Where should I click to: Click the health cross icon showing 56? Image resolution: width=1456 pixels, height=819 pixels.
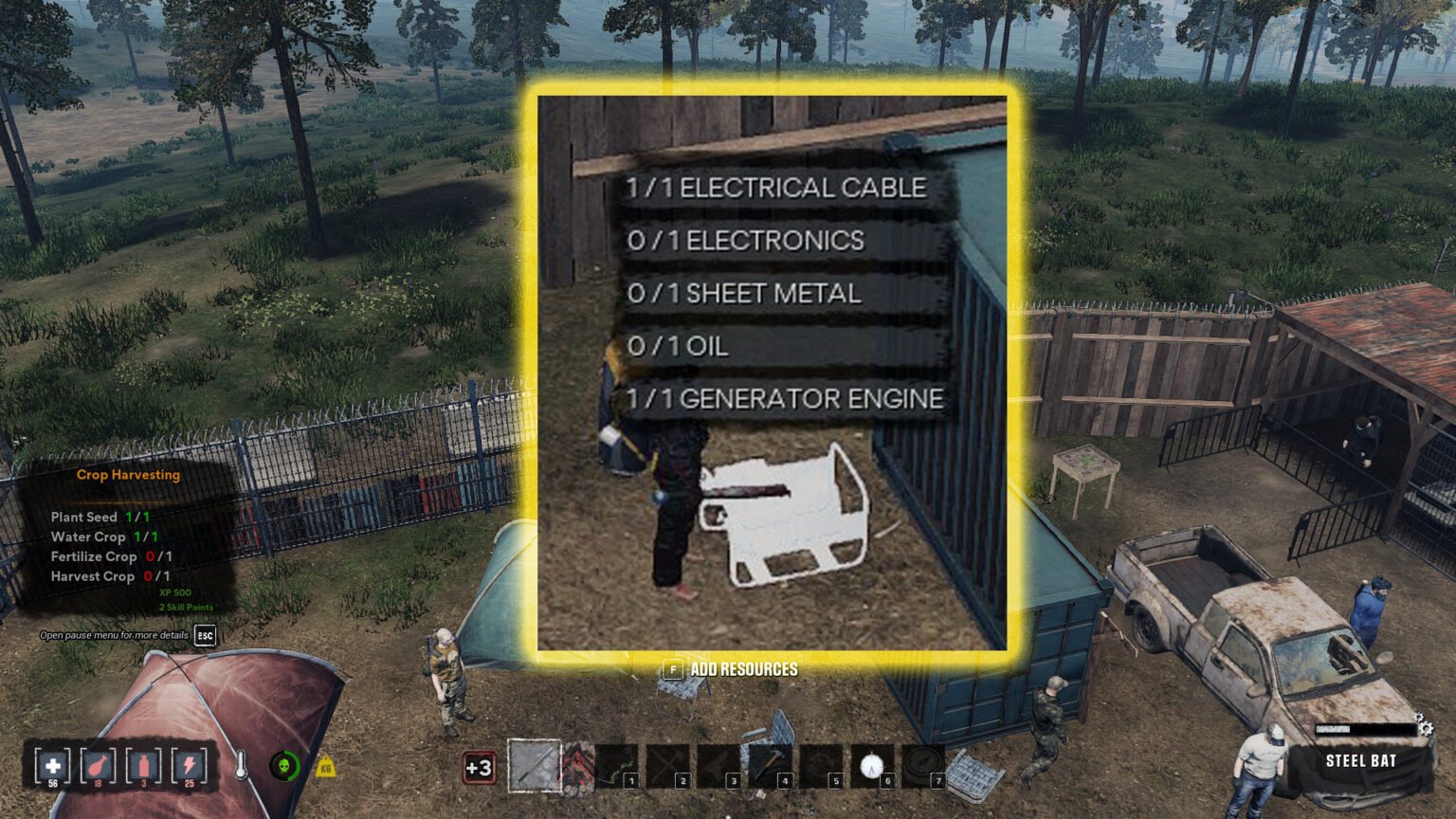(52, 766)
